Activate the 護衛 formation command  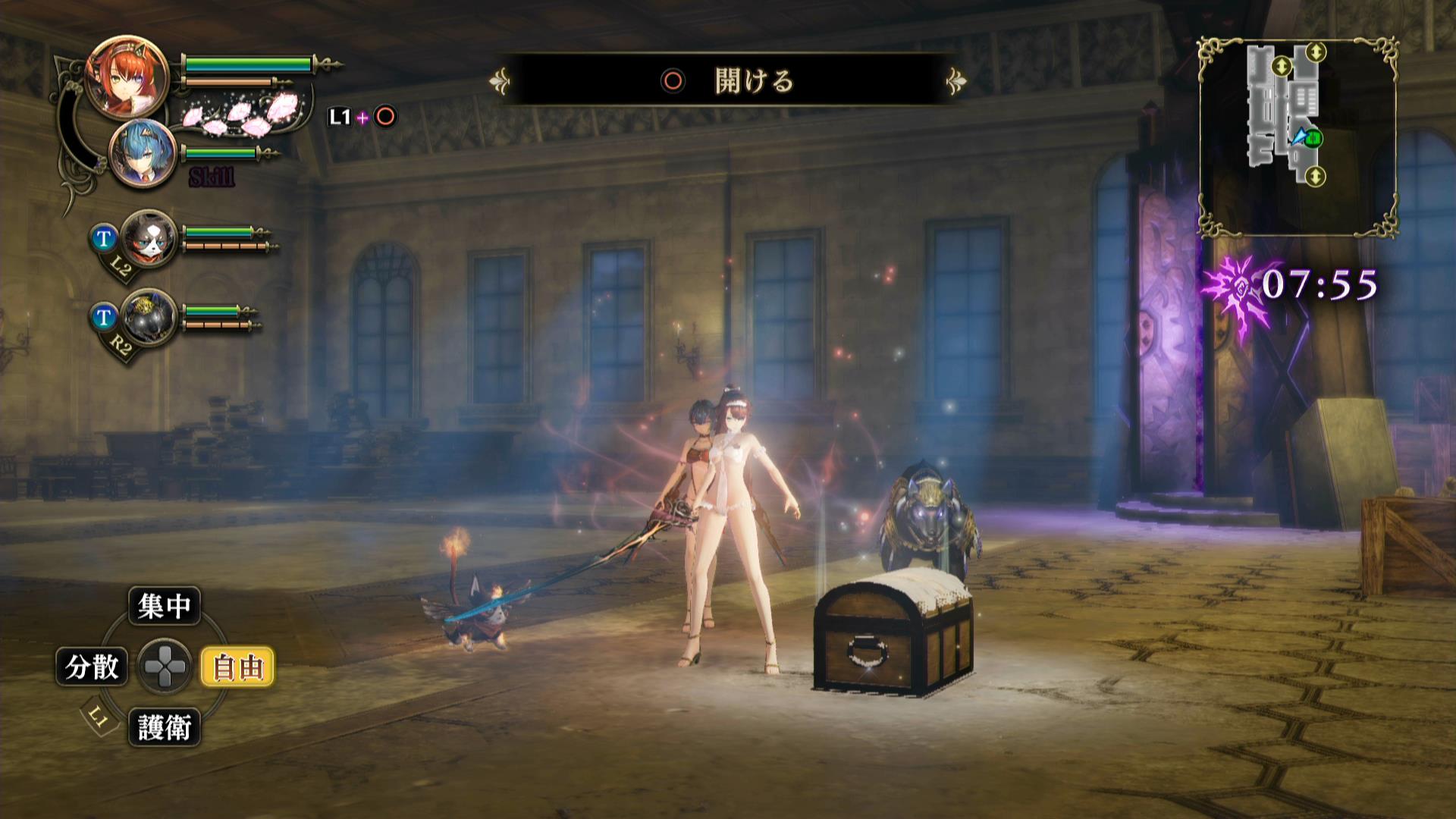[x=165, y=728]
